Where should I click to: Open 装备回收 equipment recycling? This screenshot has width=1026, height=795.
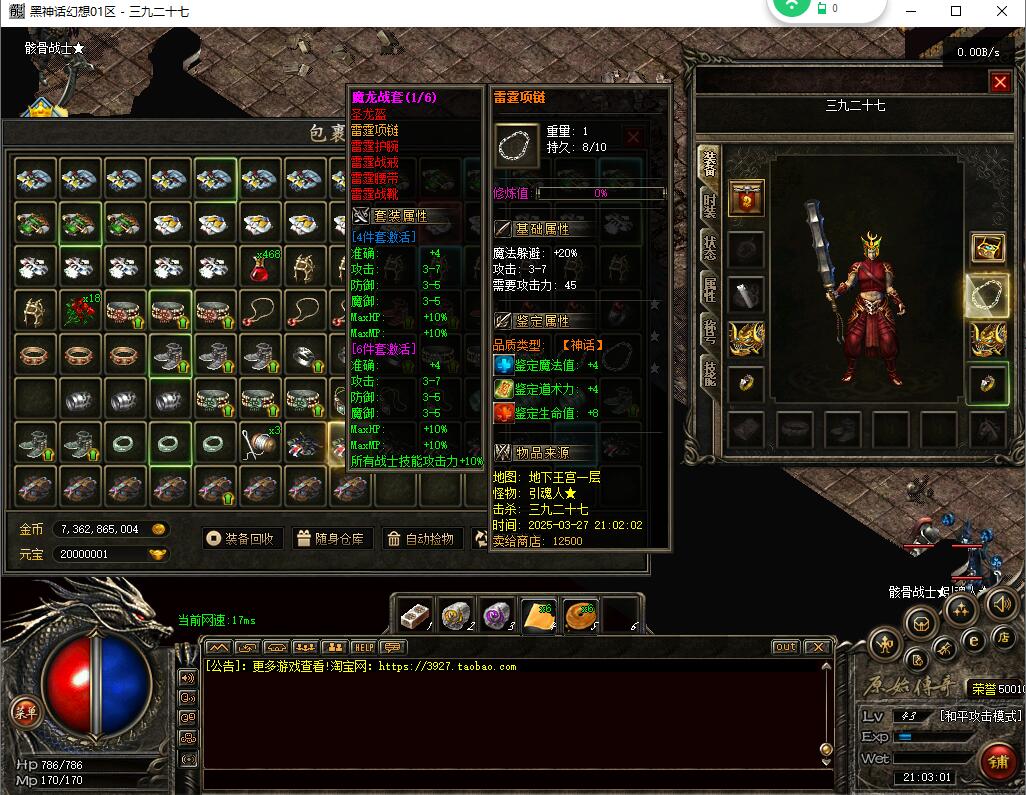241,538
